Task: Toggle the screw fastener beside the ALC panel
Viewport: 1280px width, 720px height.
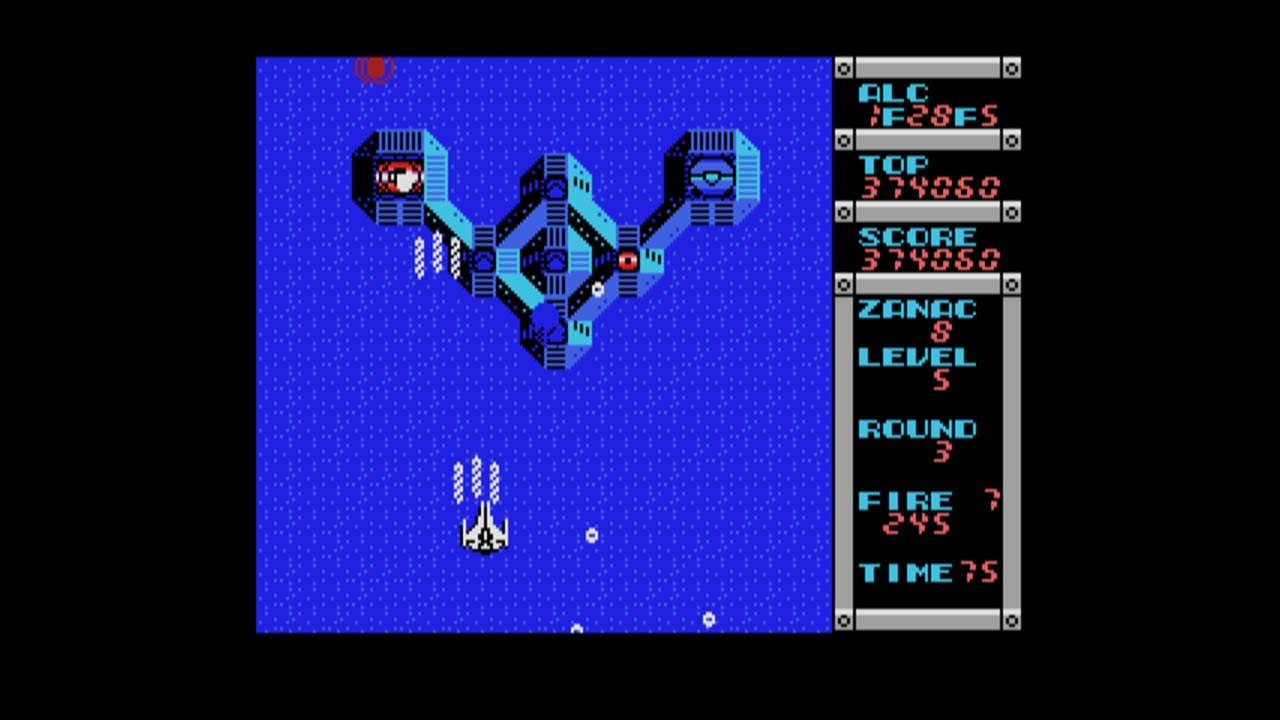Action: tap(845, 68)
